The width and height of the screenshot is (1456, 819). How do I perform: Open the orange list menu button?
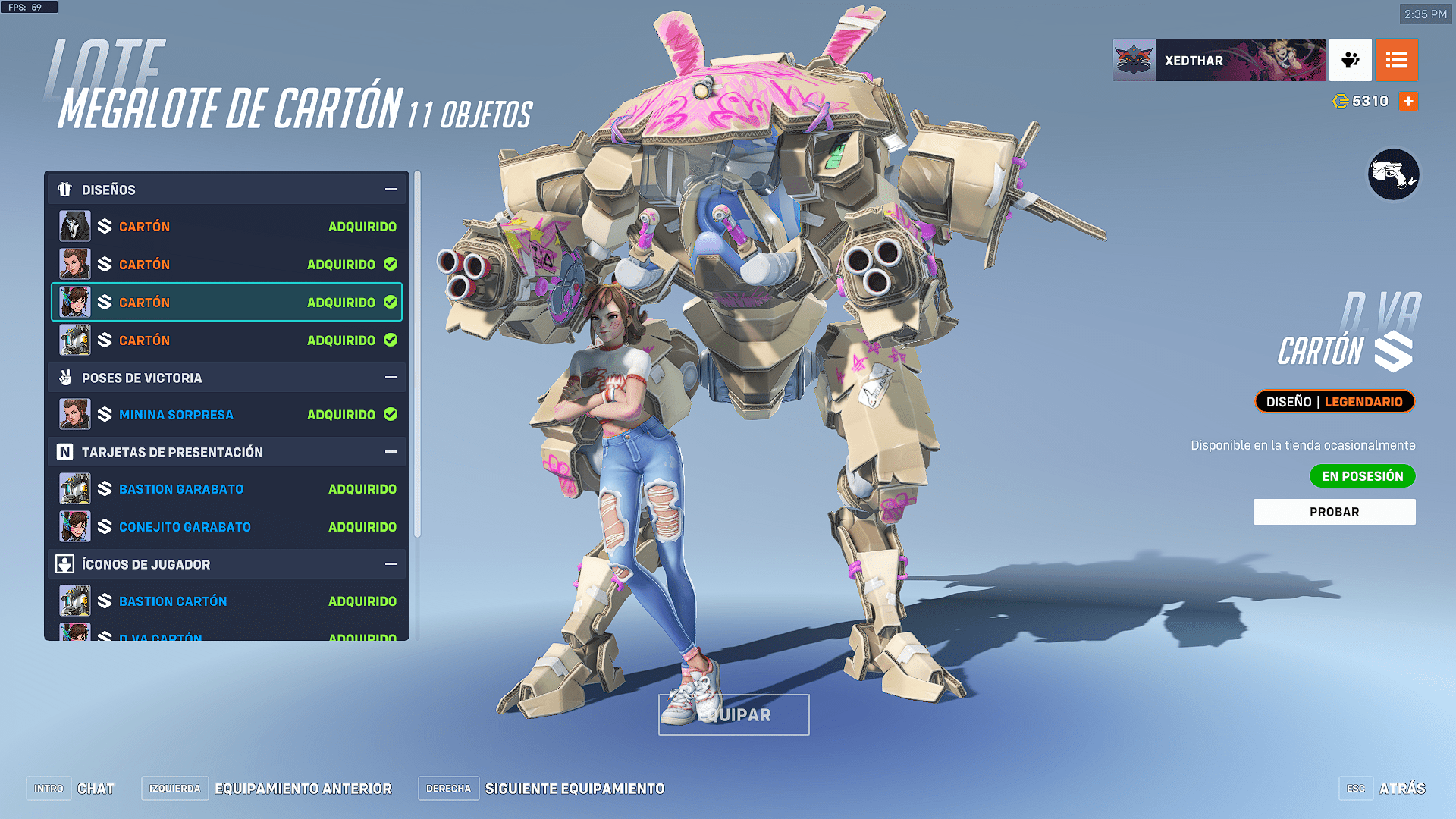point(1396,61)
